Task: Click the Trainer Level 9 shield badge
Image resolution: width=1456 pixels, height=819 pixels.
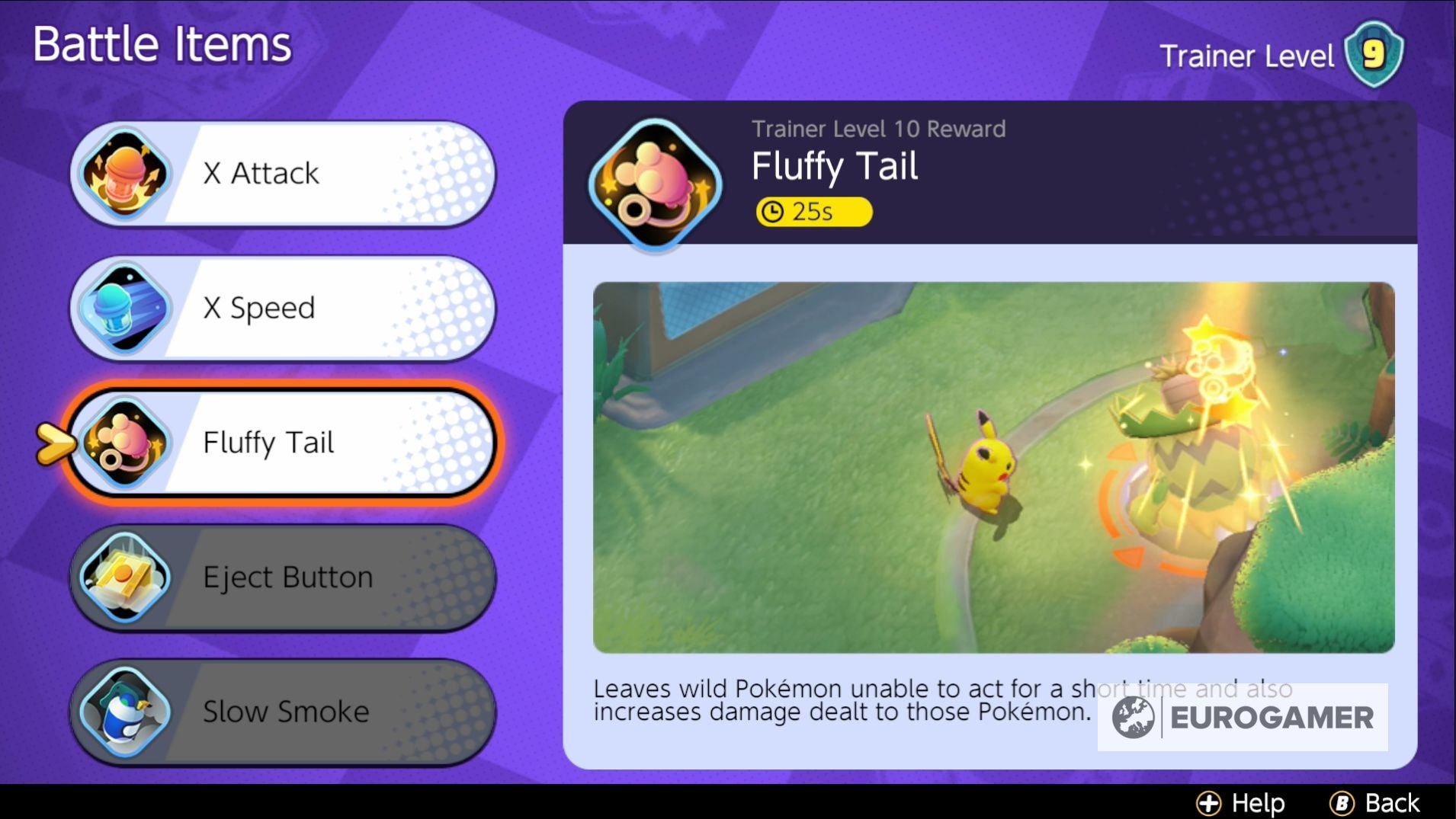Action: pyautogui.click(x=1374, y=52)
